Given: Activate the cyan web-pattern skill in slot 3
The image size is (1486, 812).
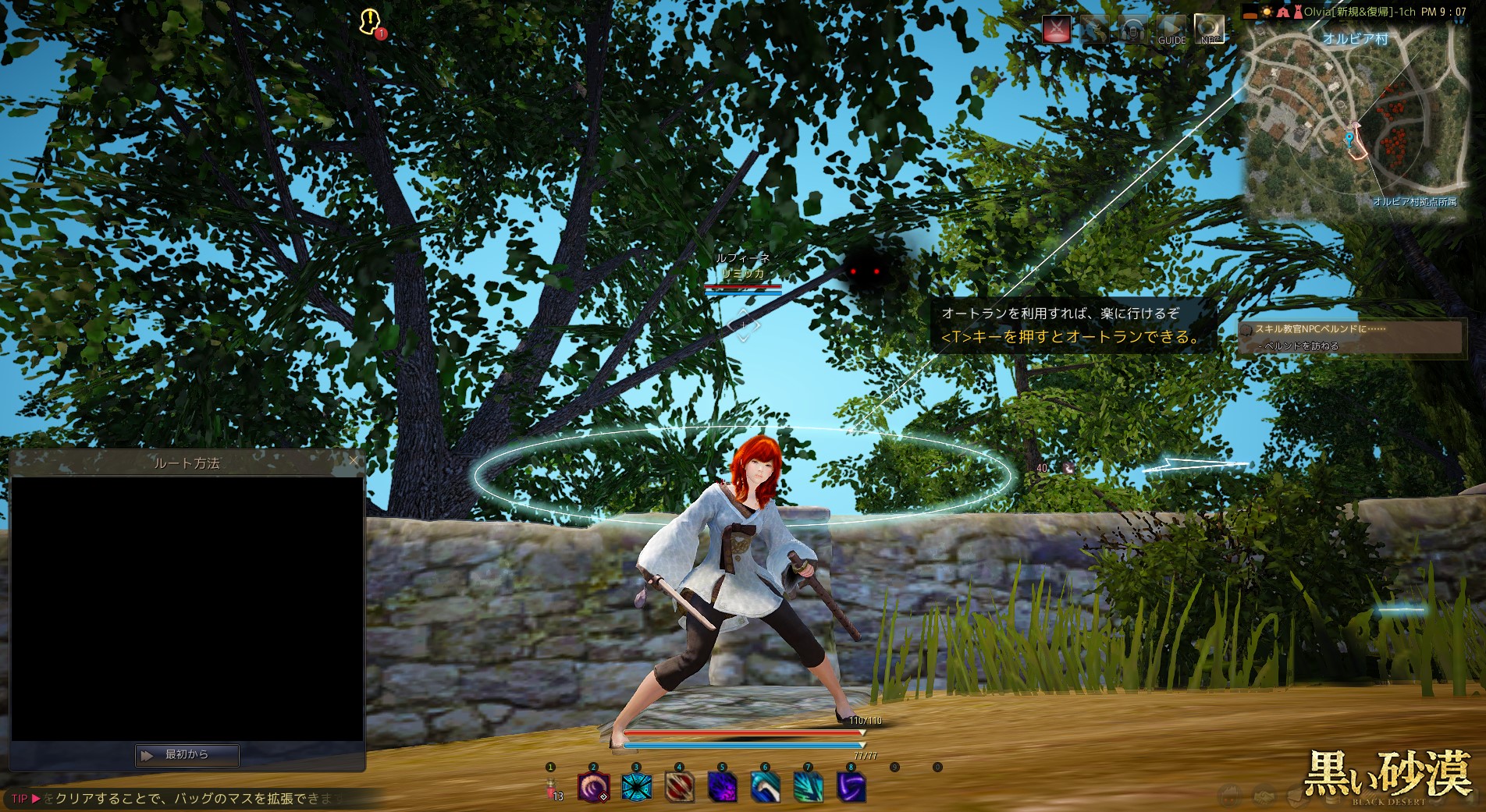Looking at the screenshot, I should pos(636,787).
